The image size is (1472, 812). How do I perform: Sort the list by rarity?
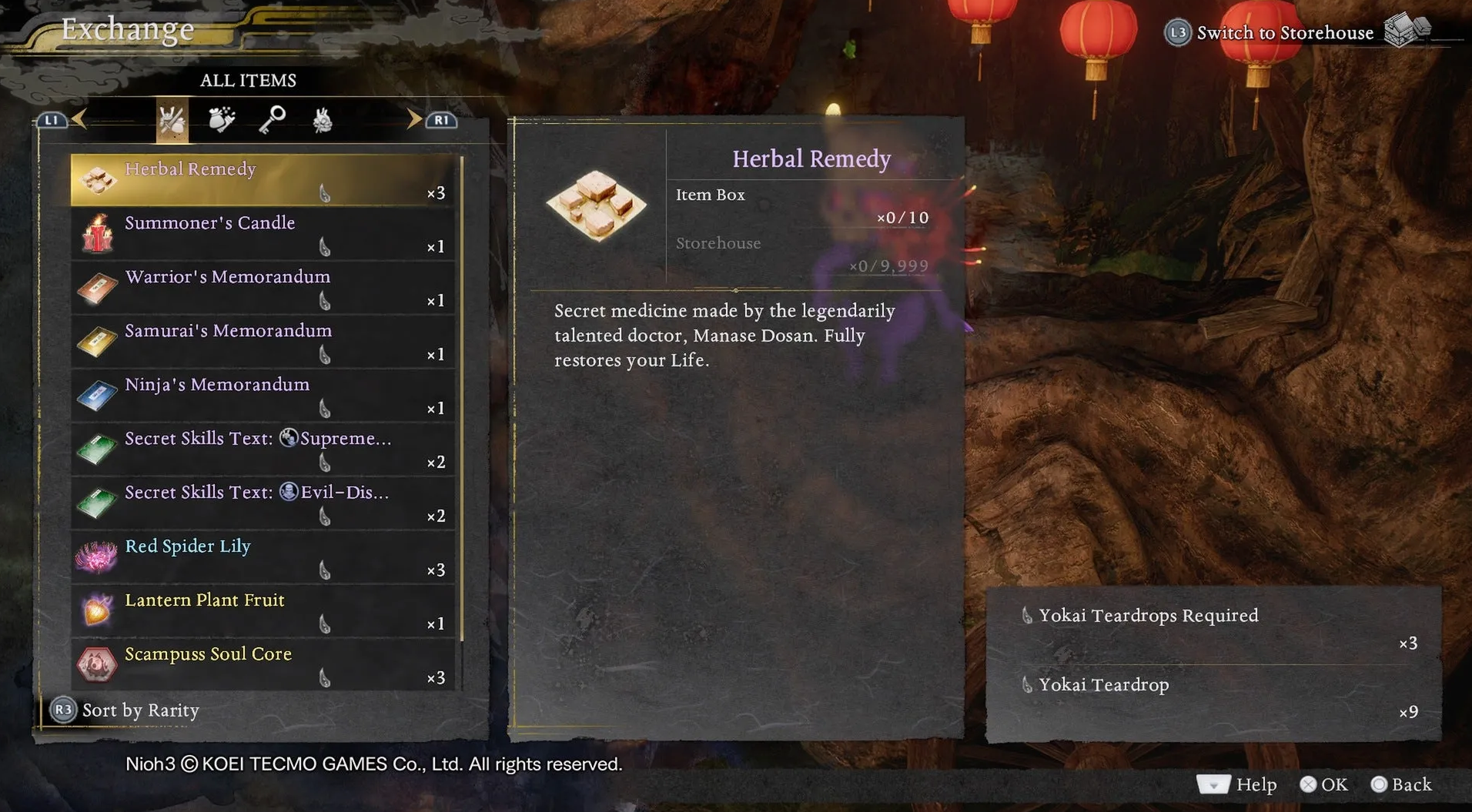coord(125,710)
